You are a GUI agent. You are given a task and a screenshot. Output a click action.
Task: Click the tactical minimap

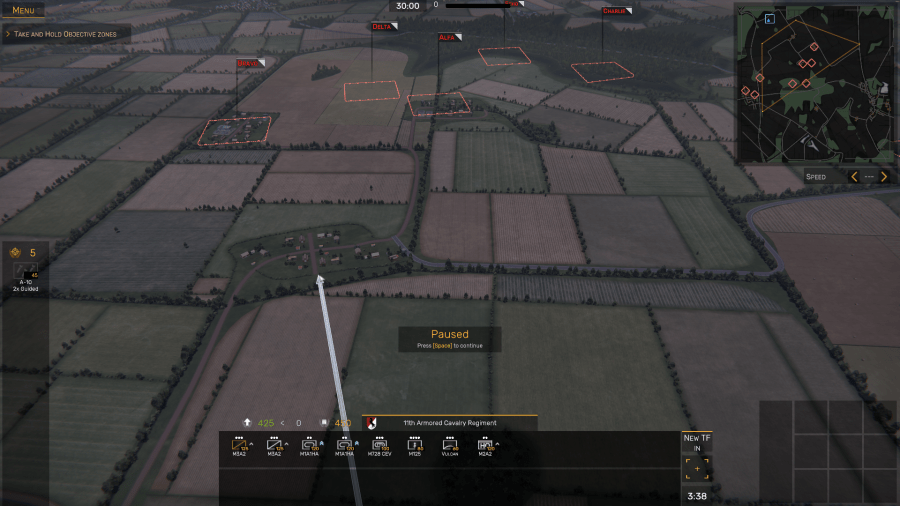(x=813, y=83)
